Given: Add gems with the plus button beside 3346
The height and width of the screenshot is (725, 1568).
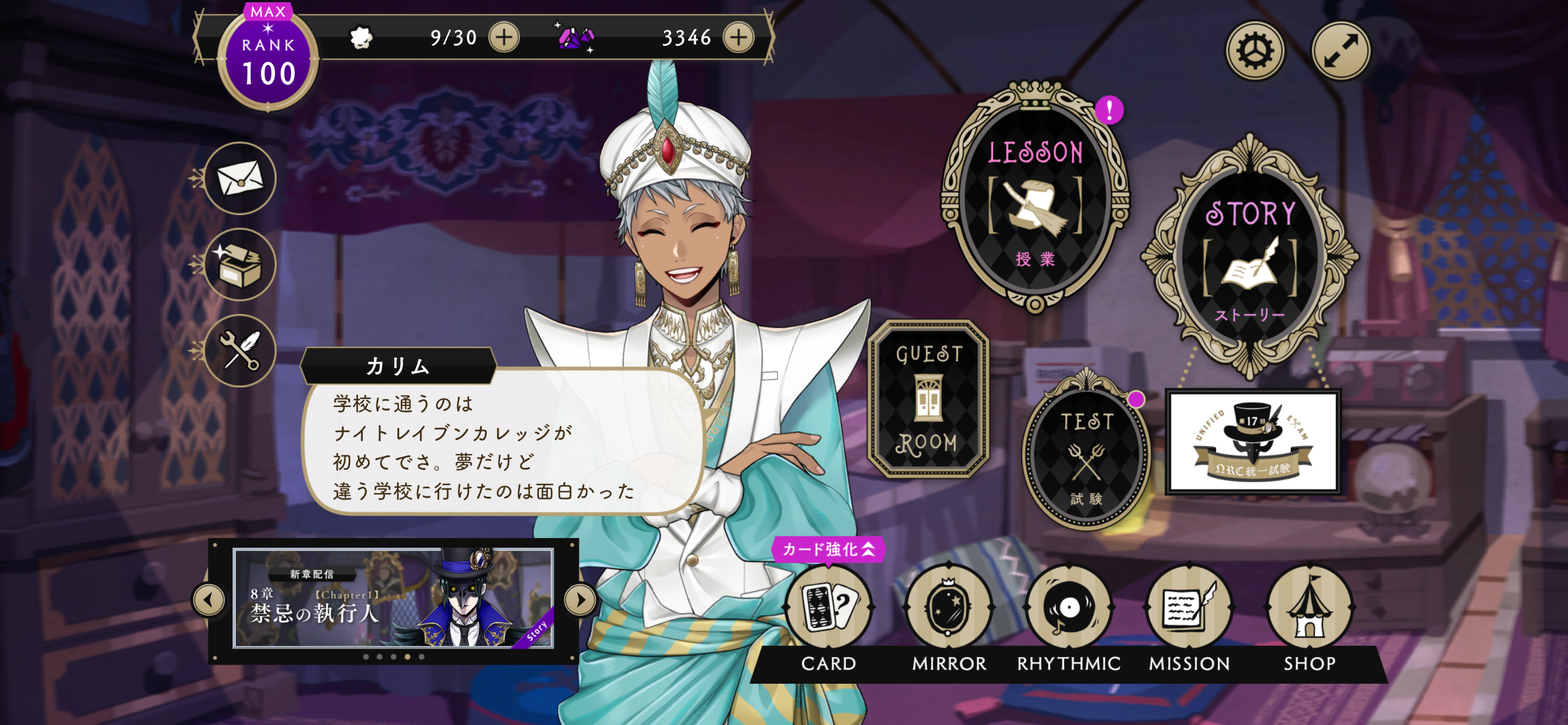Looking at the screenshot, I should (x=738, y=38).
